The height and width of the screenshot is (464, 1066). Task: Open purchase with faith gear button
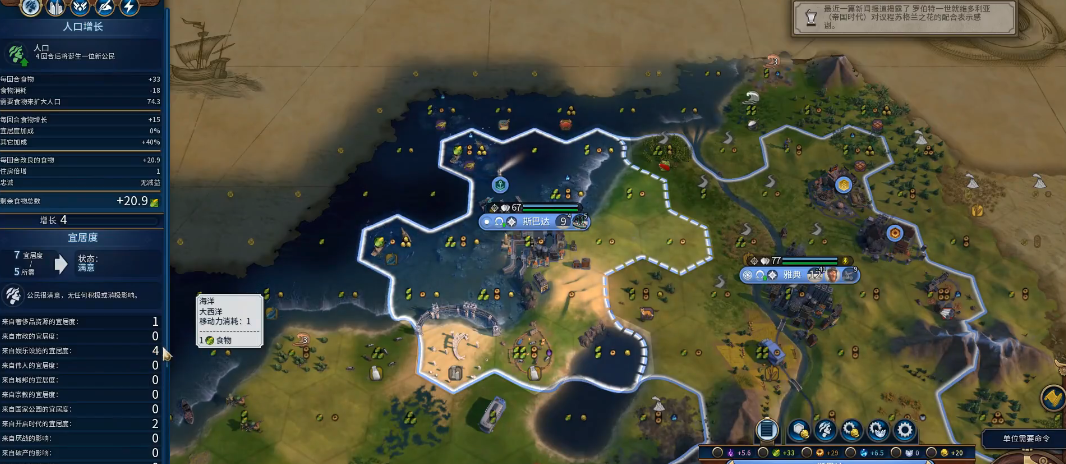tap(878, 430)
